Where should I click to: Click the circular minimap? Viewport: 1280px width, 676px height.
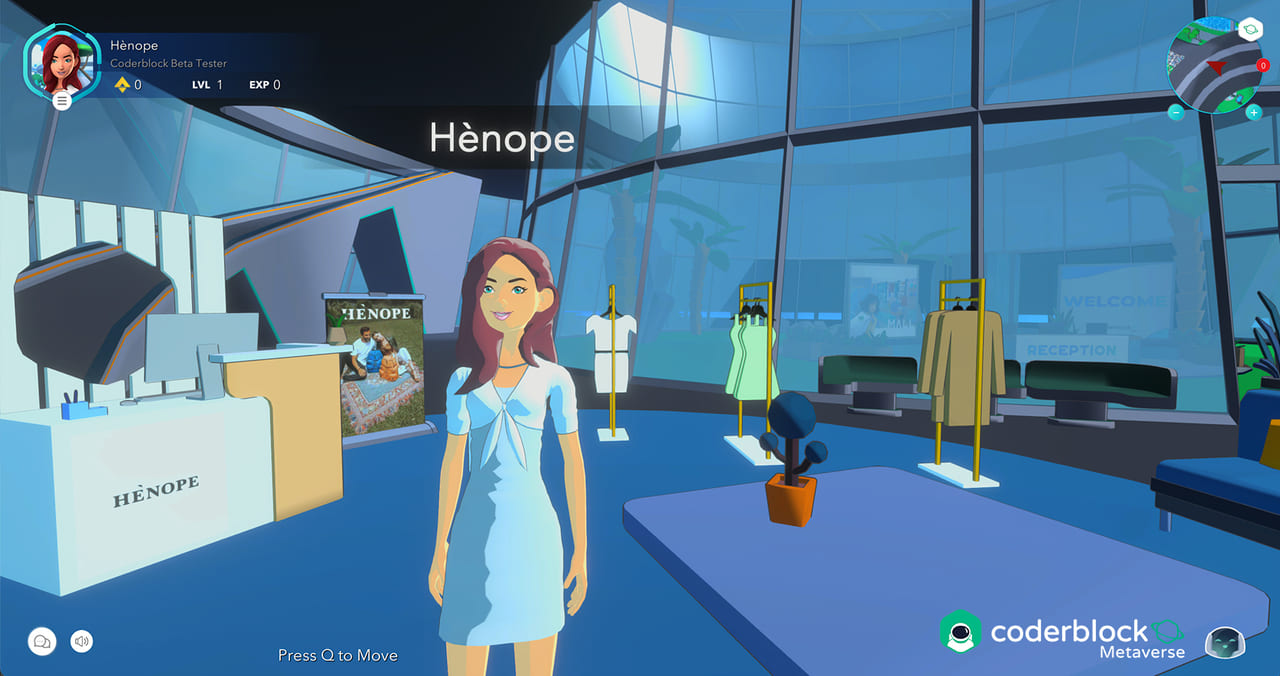[x=1213, y=66]
